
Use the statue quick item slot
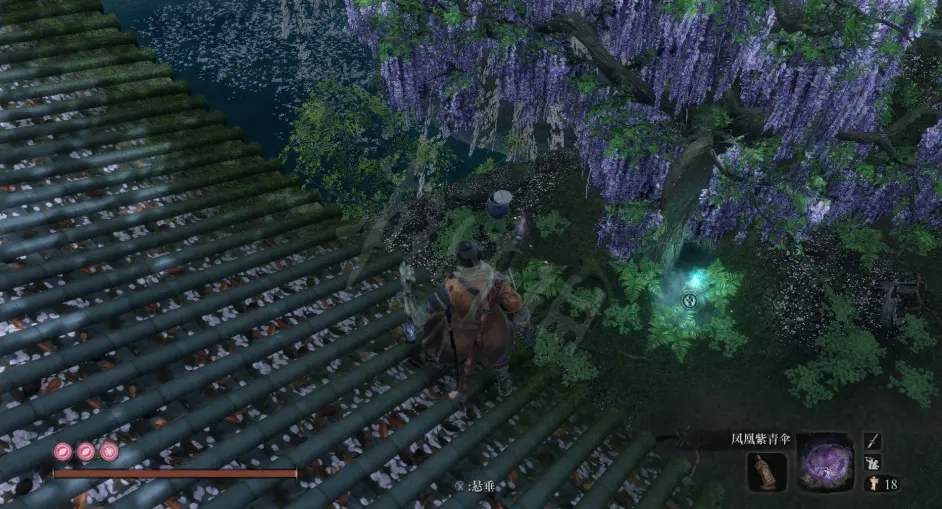coord(767,471)
